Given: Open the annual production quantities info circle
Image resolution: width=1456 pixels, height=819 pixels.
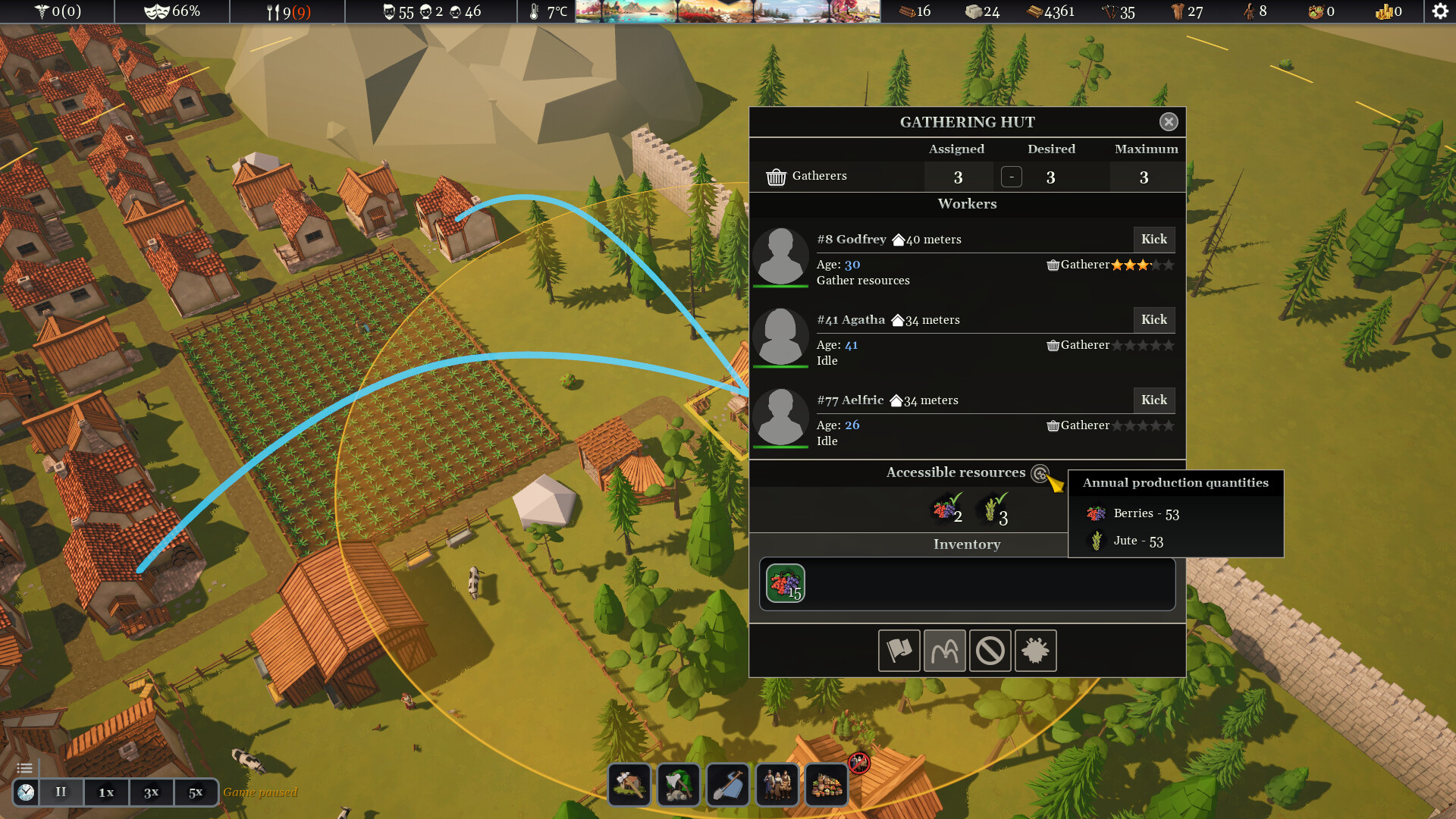Looking at the screenshot, I should (1039, 472).
